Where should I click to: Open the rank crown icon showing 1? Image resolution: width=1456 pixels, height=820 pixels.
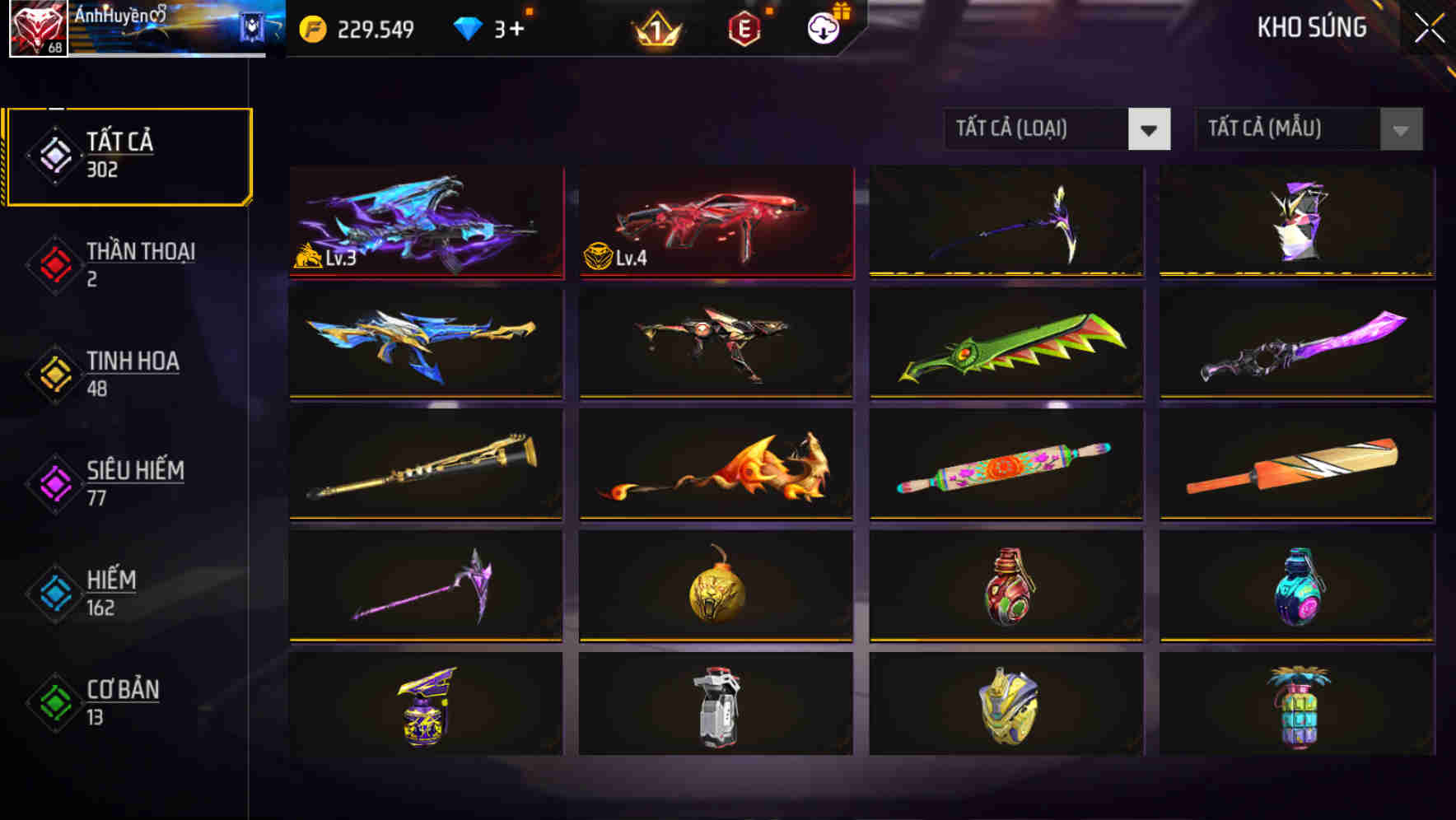click(659, 27)
